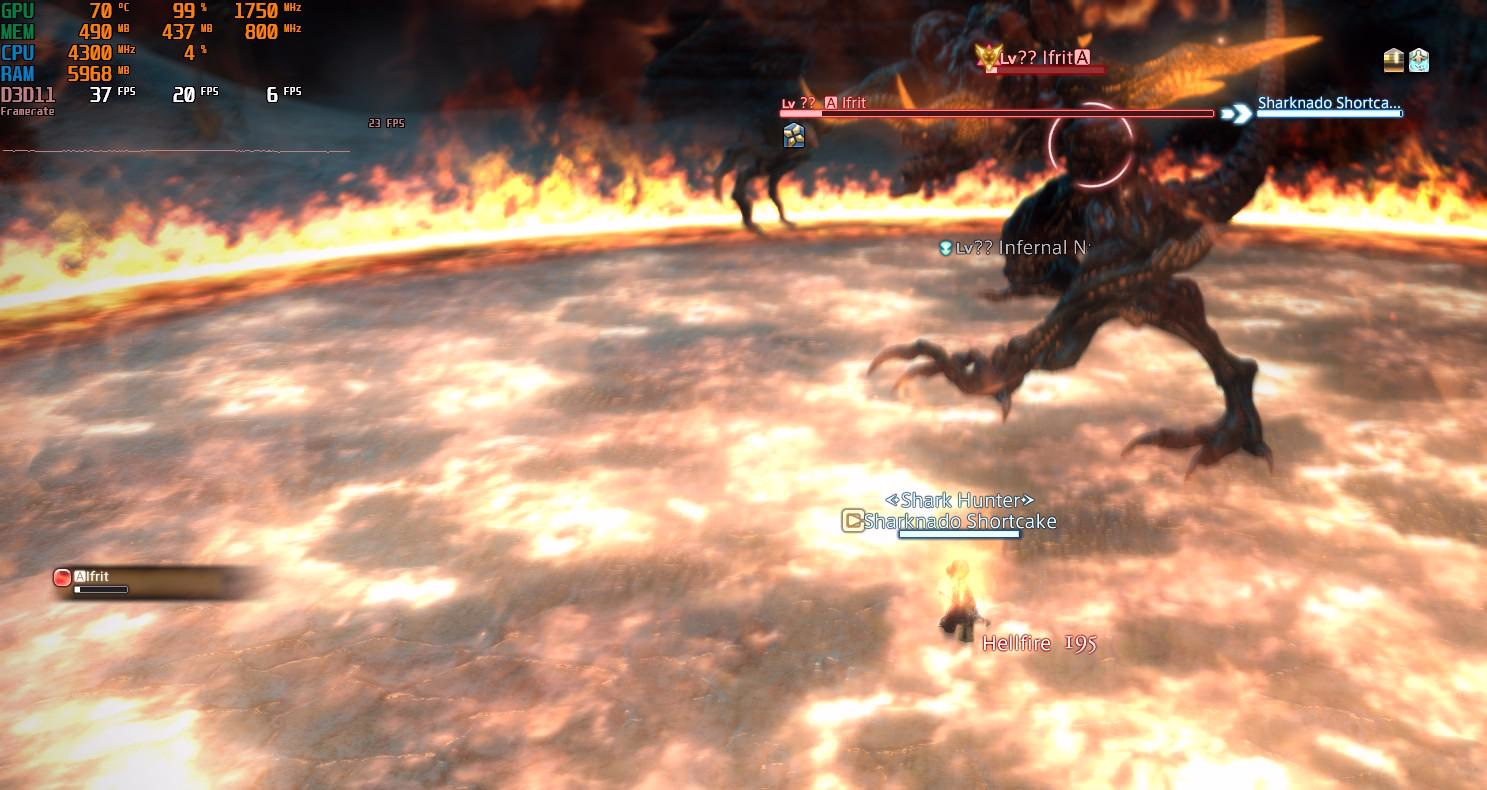The image size is (1487, 790).
Task: Select Sharknado Shortca... target-of-target bar
Action: click(1329, 103)
